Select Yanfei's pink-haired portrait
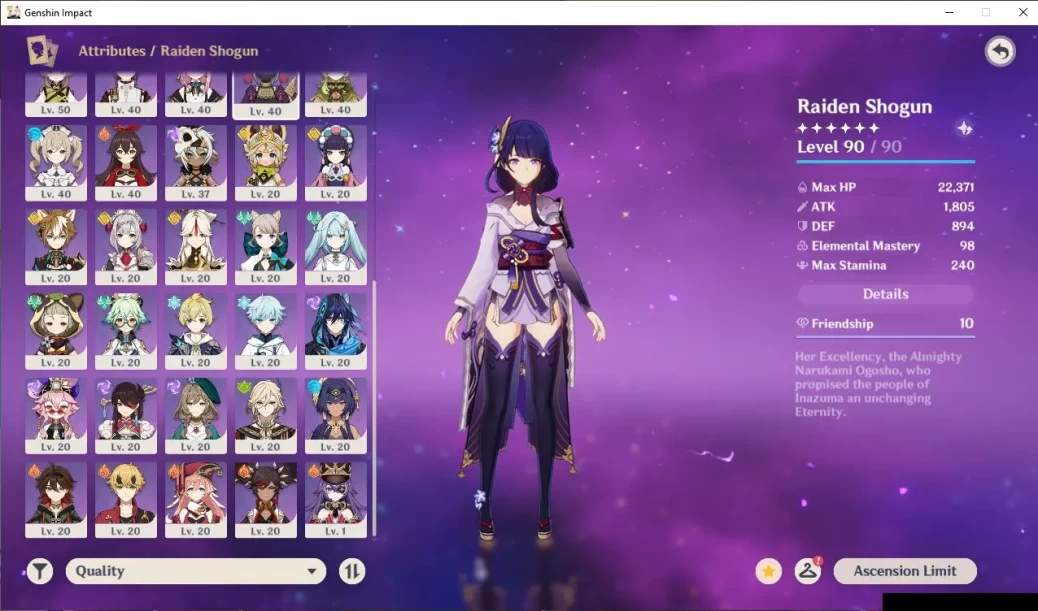This screenshot has width=1038, height=611. coord(196,495)
